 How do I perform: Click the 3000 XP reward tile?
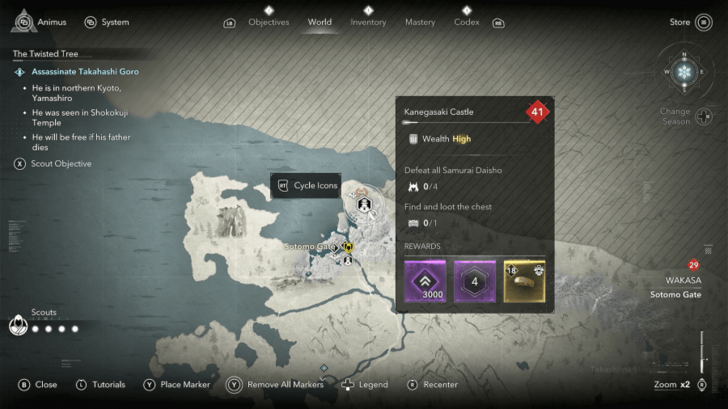(424, 281)
